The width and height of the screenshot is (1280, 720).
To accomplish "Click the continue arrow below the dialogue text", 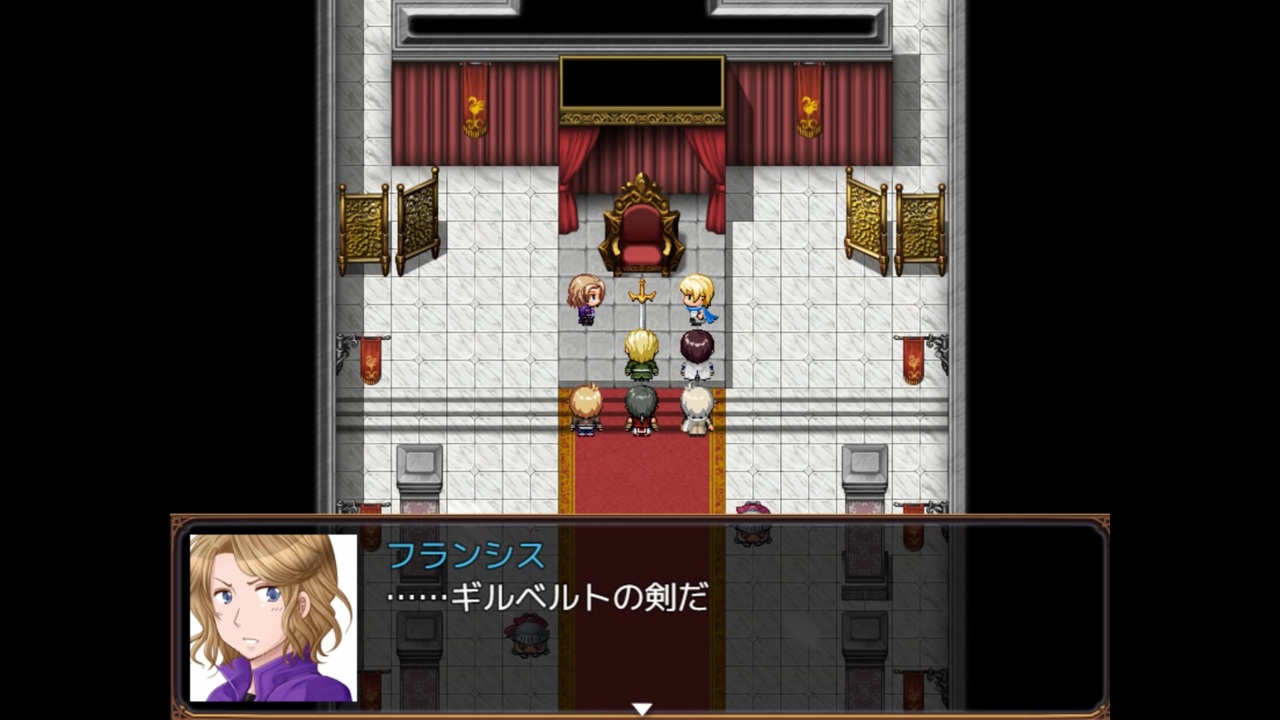I will coord(639,705).
